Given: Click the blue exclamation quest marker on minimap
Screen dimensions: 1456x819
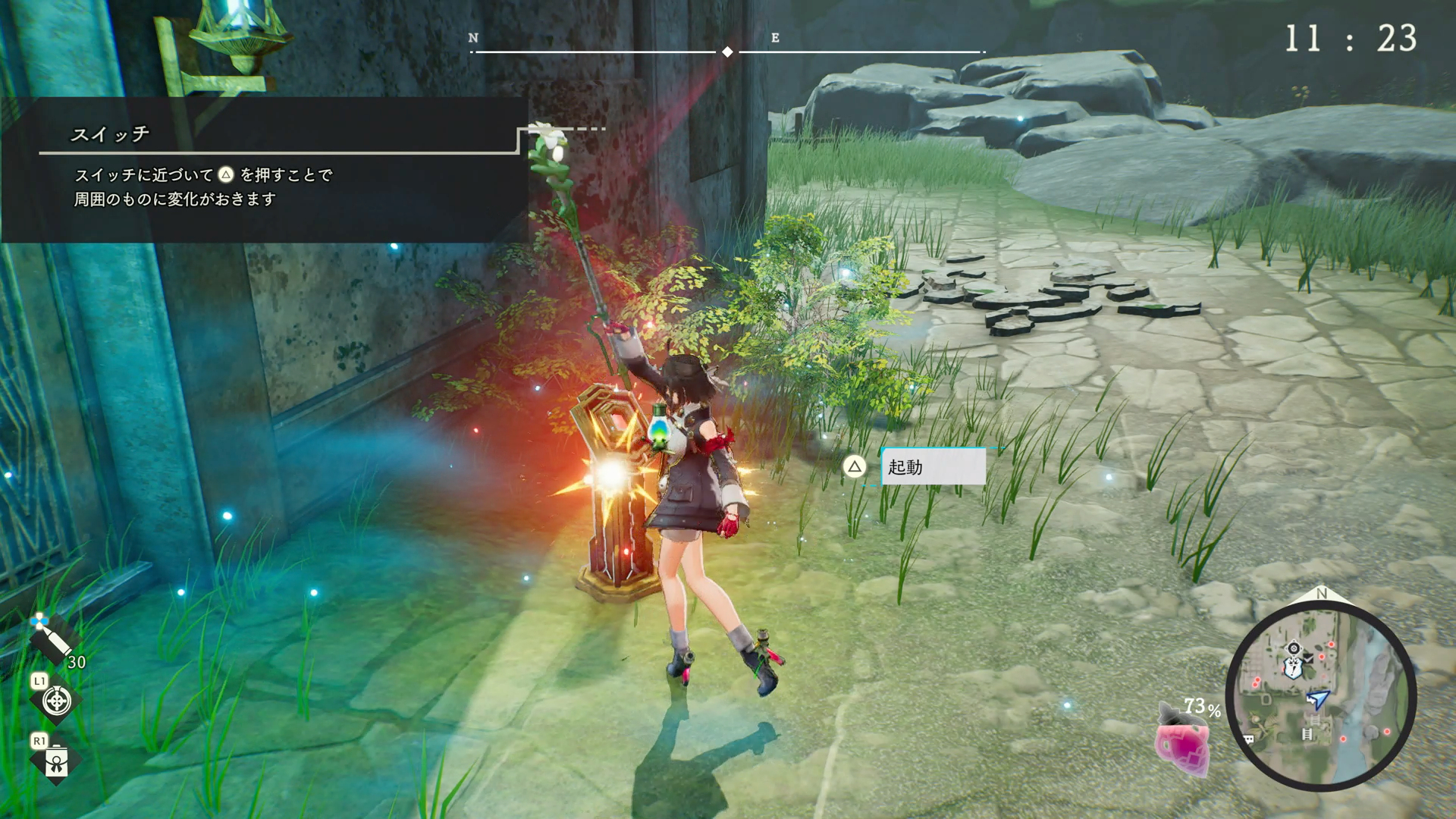Looking at the screenshot, I should 1291,668.
